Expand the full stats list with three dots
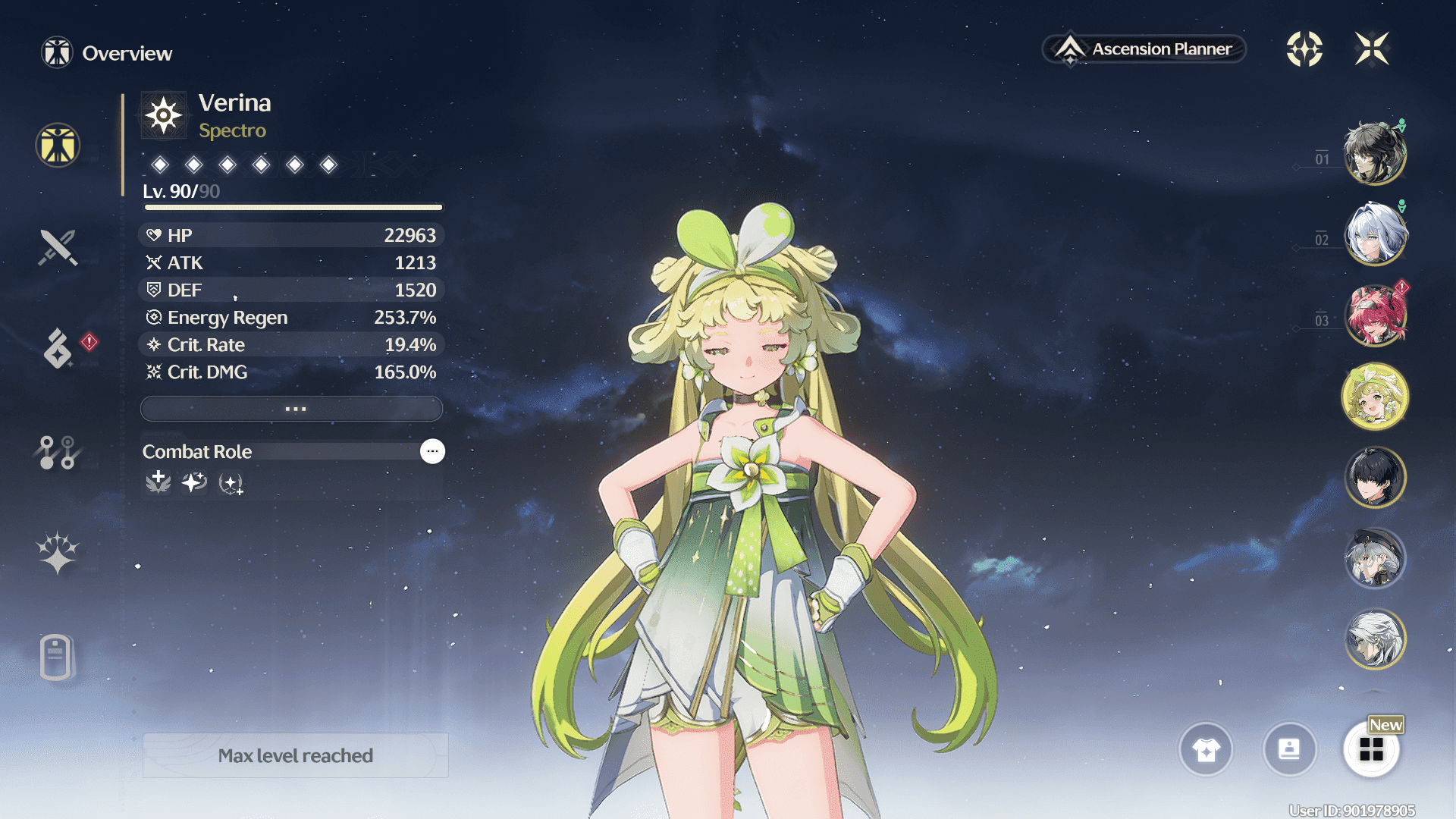The image size is (1456, 819). point(292,409)
